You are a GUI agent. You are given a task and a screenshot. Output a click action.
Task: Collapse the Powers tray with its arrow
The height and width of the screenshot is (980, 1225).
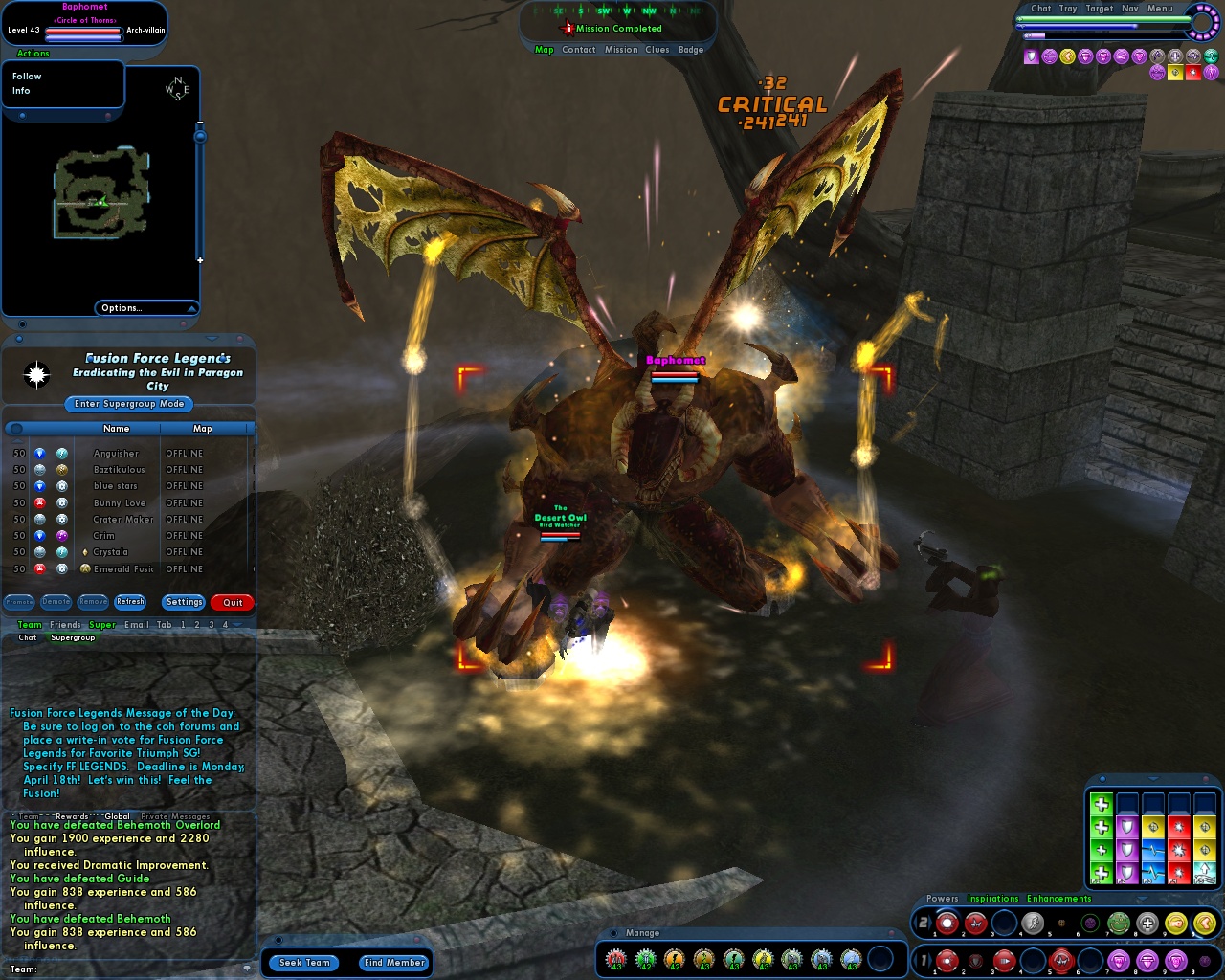pos(1141,898)
